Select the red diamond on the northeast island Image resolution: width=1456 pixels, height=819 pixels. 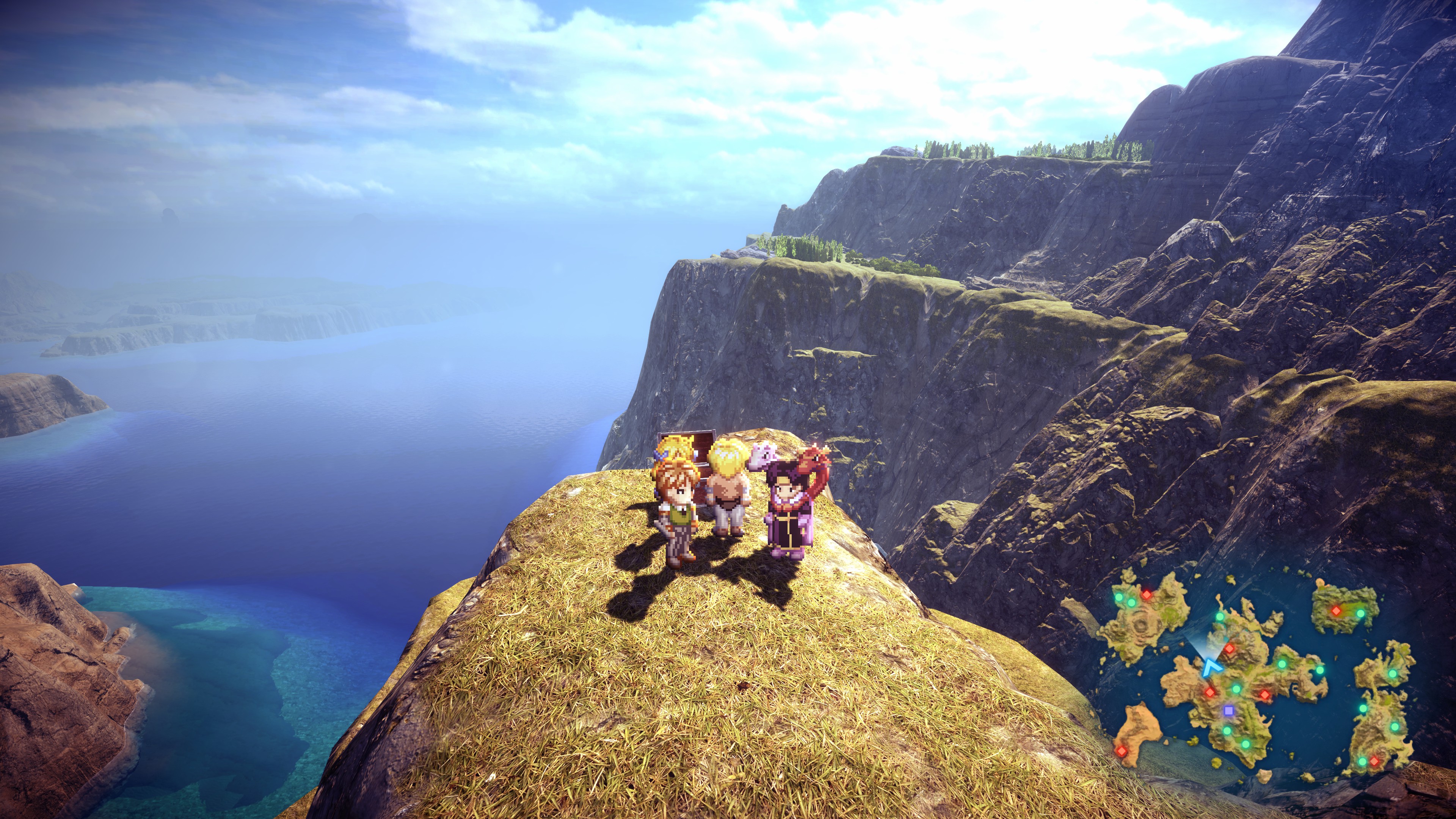1337,610
